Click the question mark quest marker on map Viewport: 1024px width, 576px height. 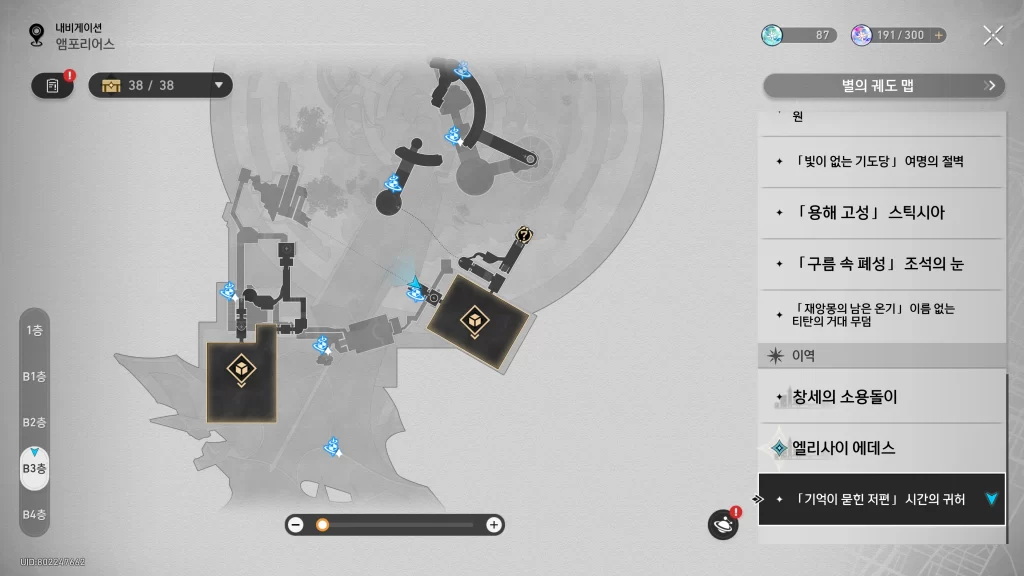point(523,234)
